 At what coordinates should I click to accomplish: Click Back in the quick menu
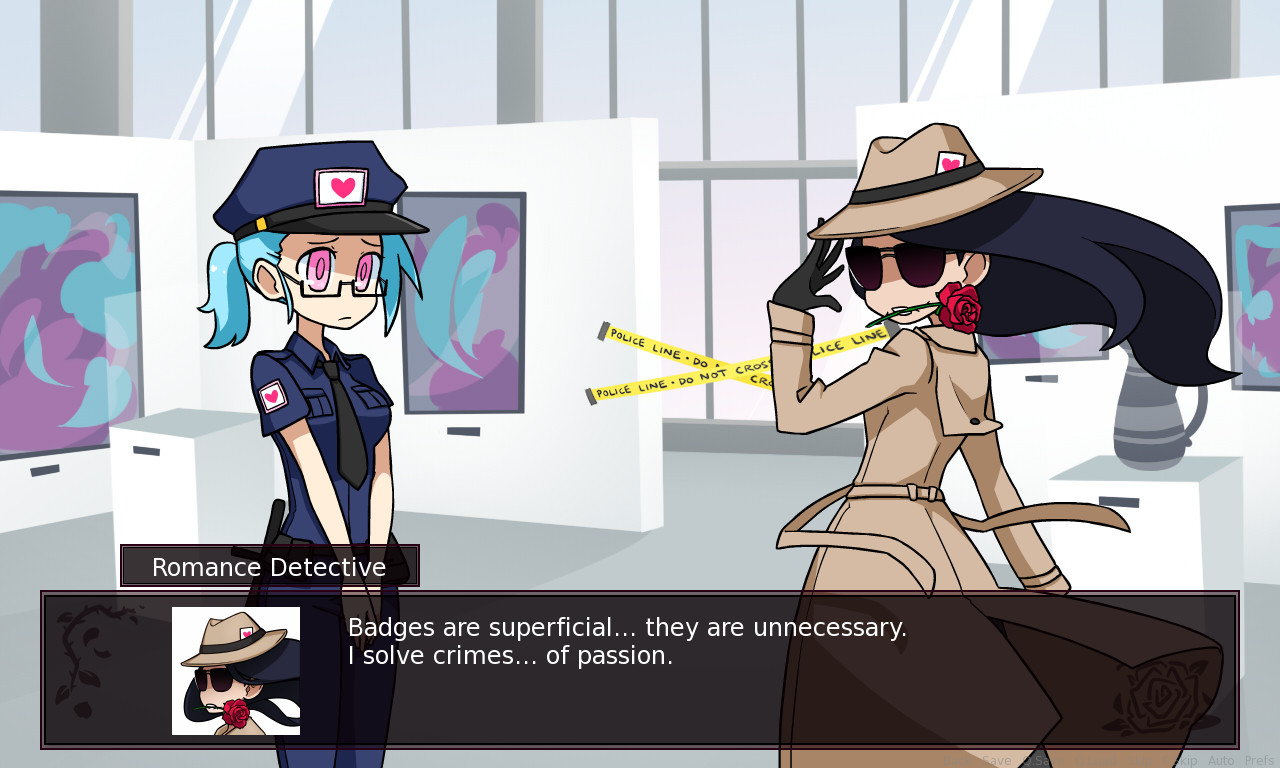click(958, 760)
